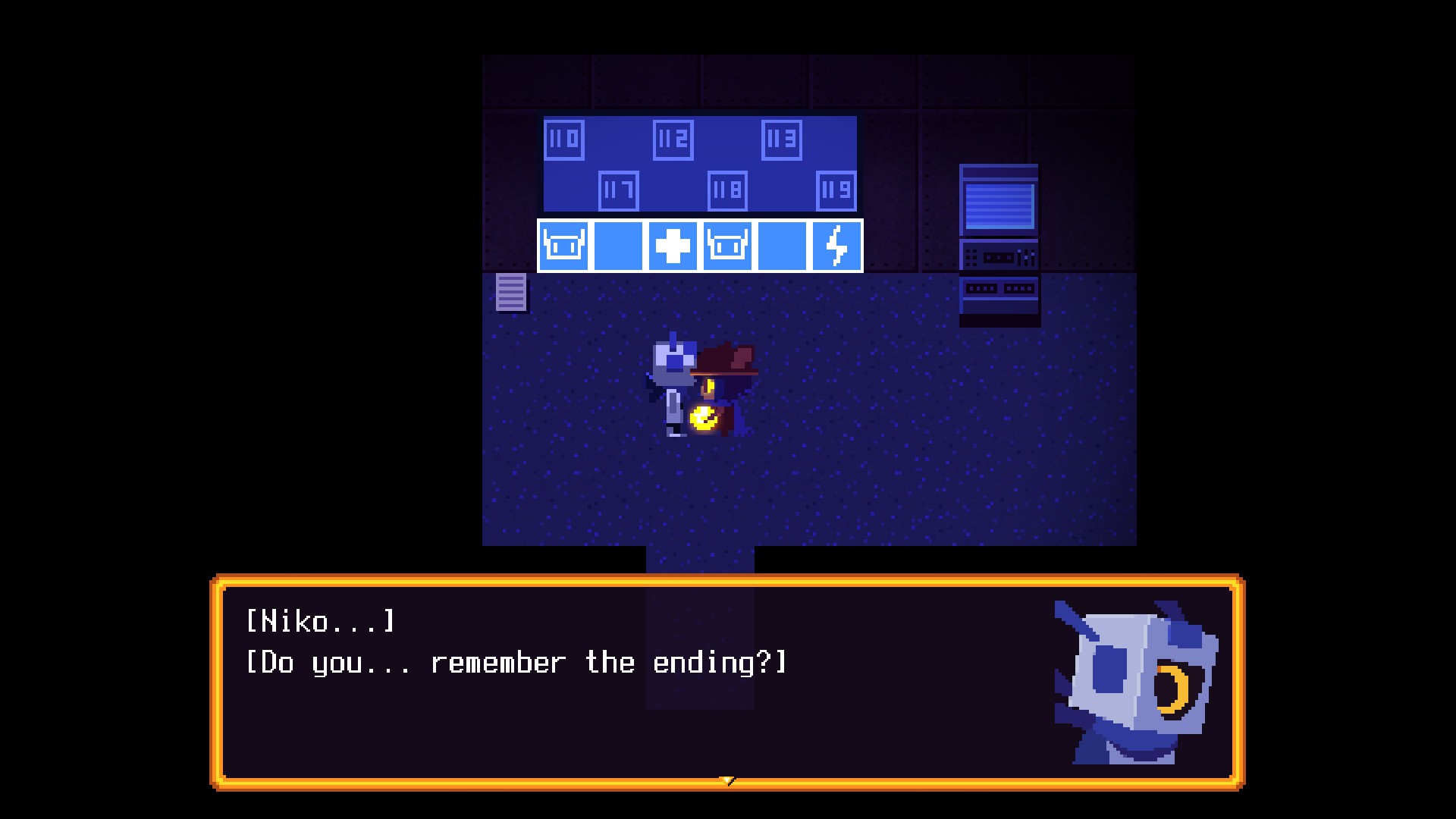Open room 119 on the directory sign
This screenshot has width=1456, height=819.
click(x=836, y=190)
